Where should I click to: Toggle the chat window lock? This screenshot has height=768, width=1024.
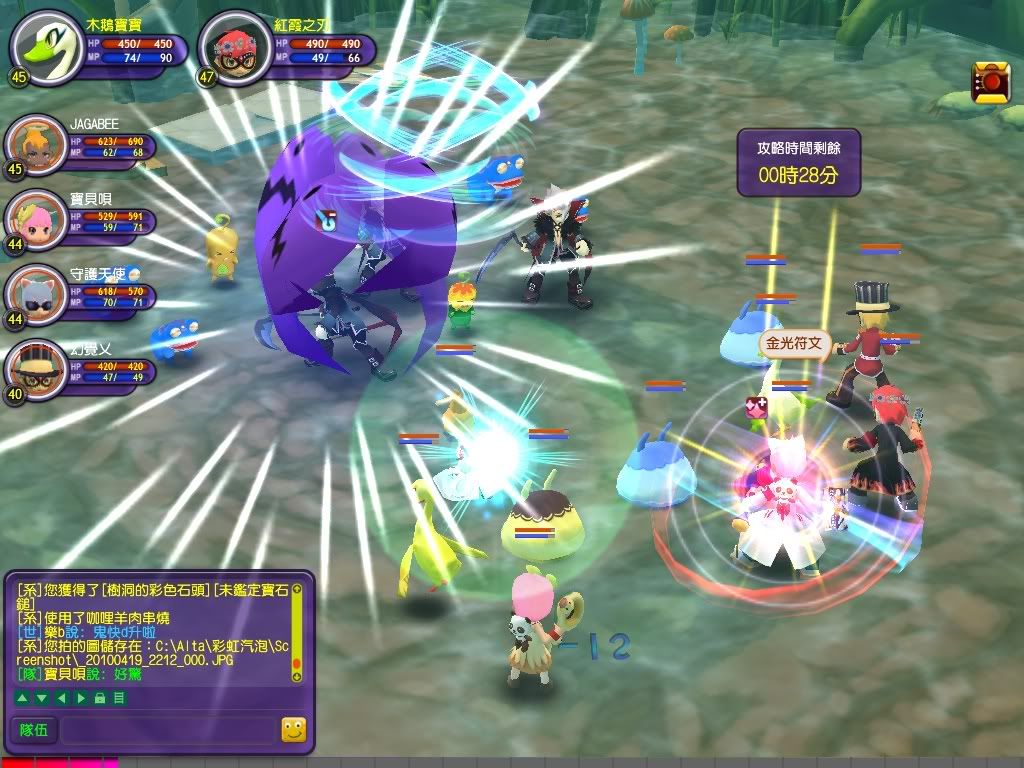100,697
